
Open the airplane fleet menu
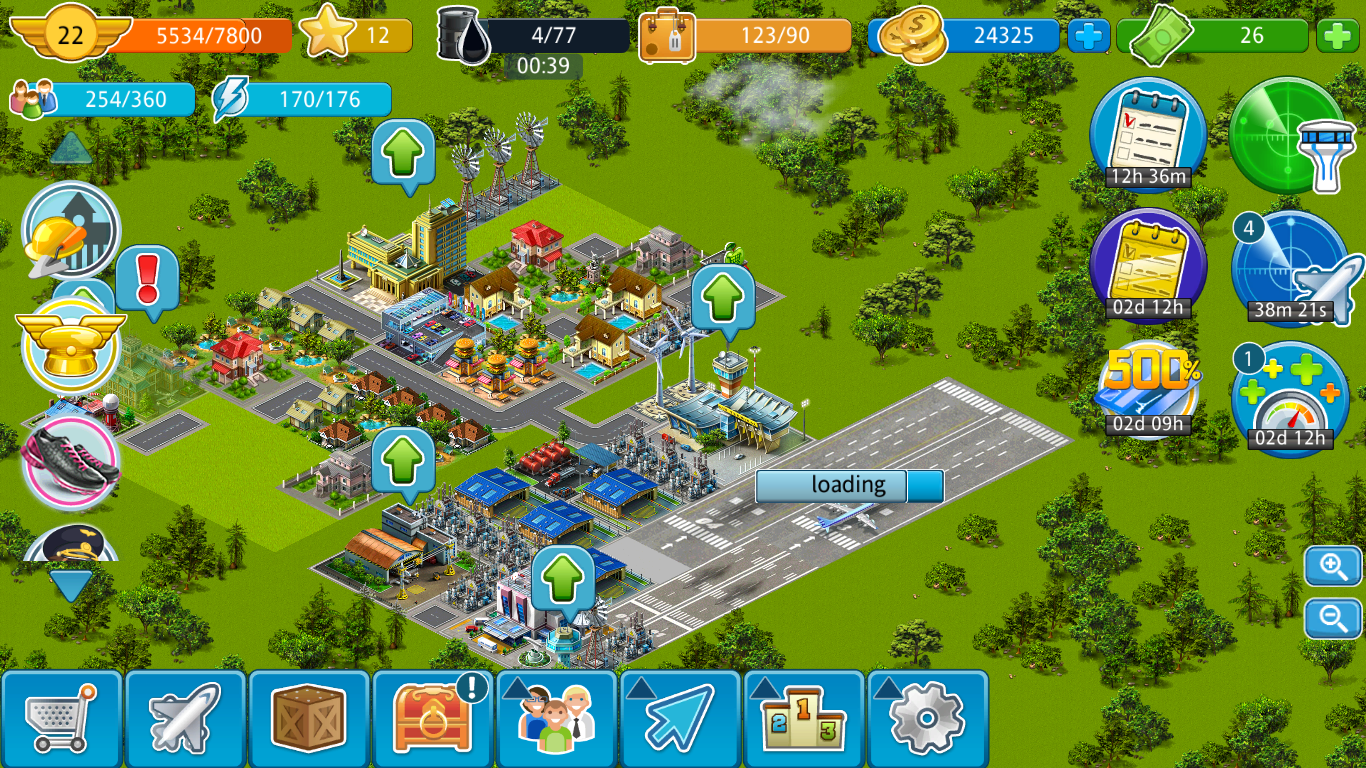[185, 718]
